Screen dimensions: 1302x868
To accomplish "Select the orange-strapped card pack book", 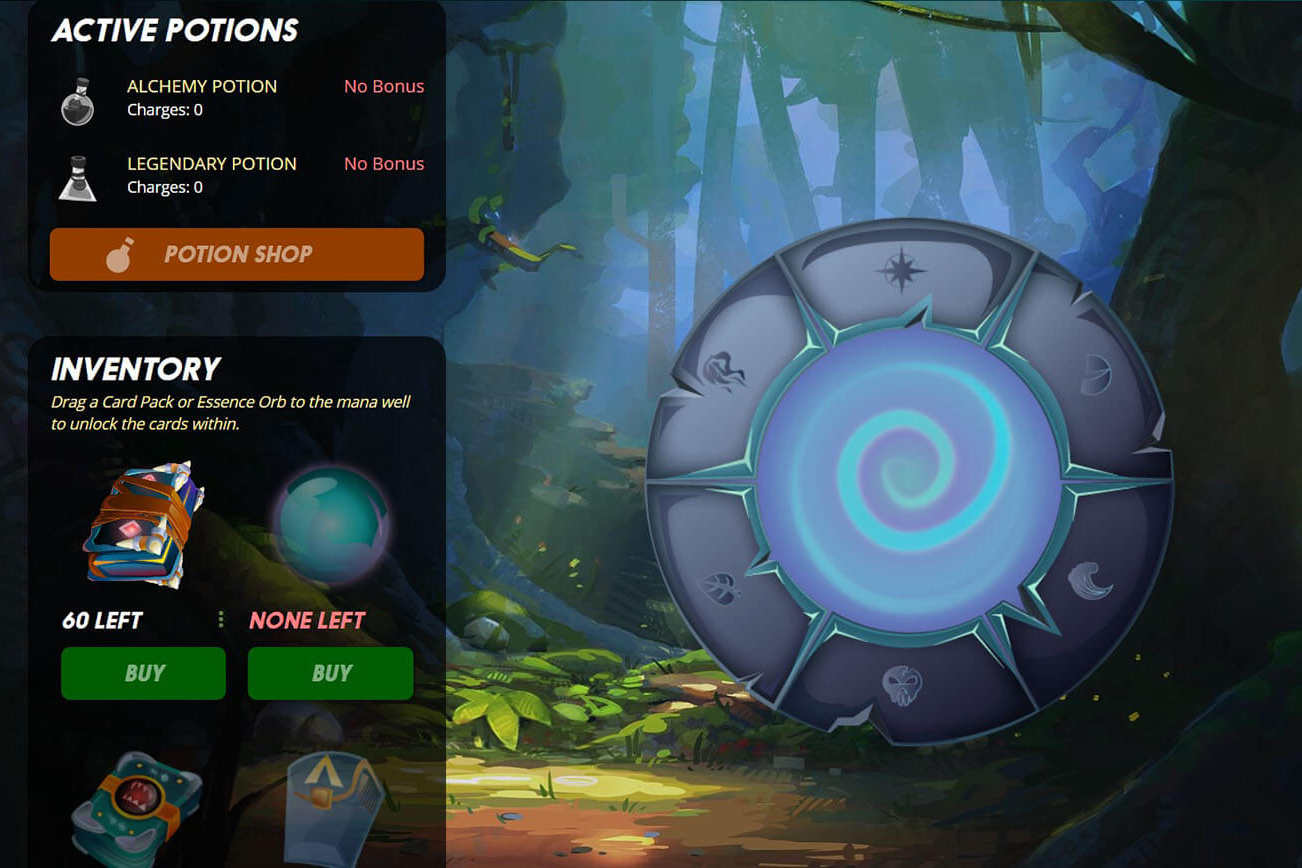I will [x=143, y=523].
